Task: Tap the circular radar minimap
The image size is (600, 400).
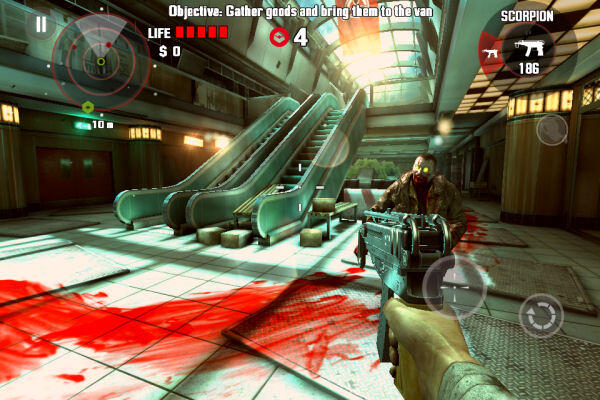Action: coord(101,60)
